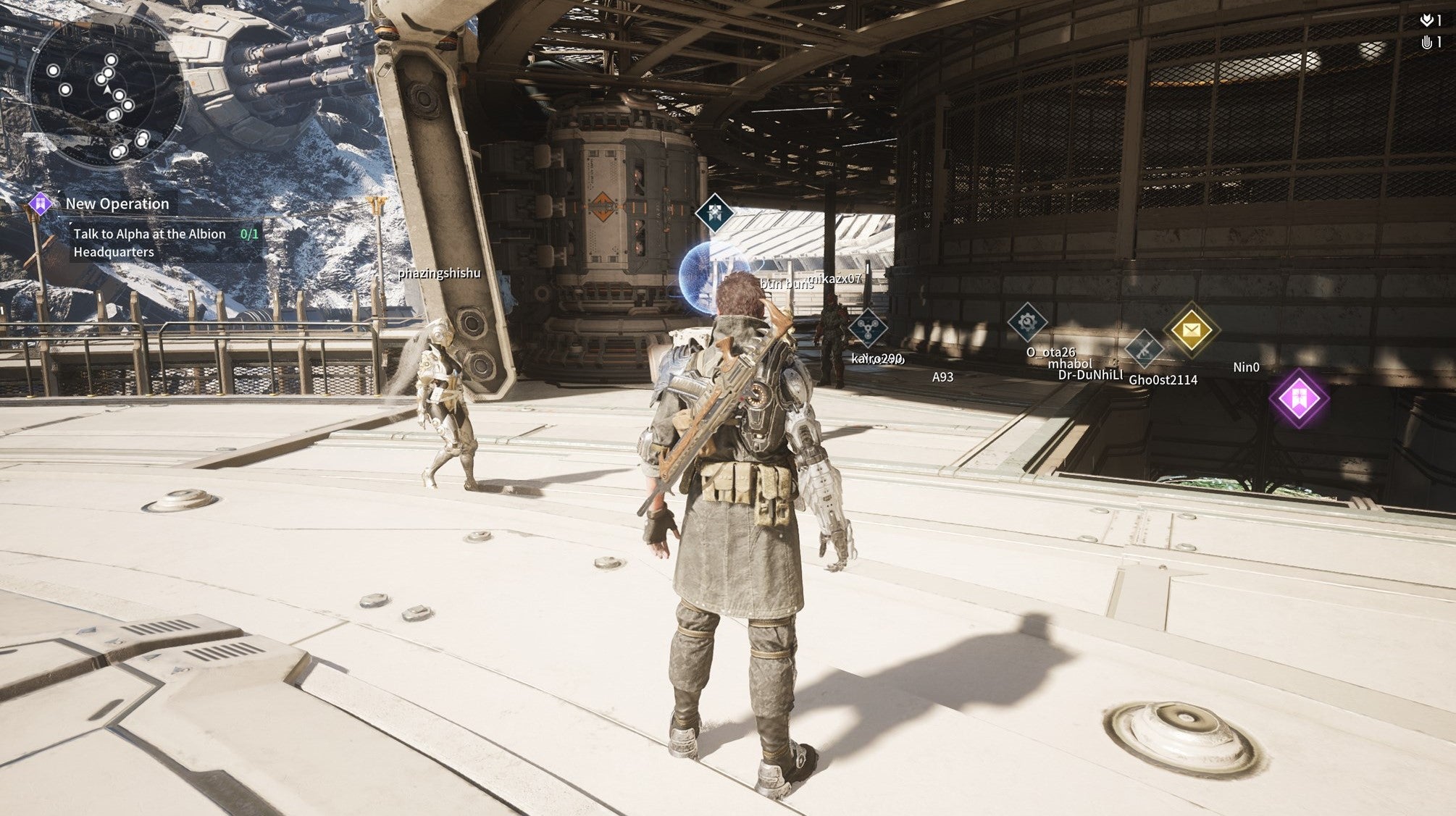
Task: Toggle the minimap in the top-left corner
Action: [x=109, y=91]
